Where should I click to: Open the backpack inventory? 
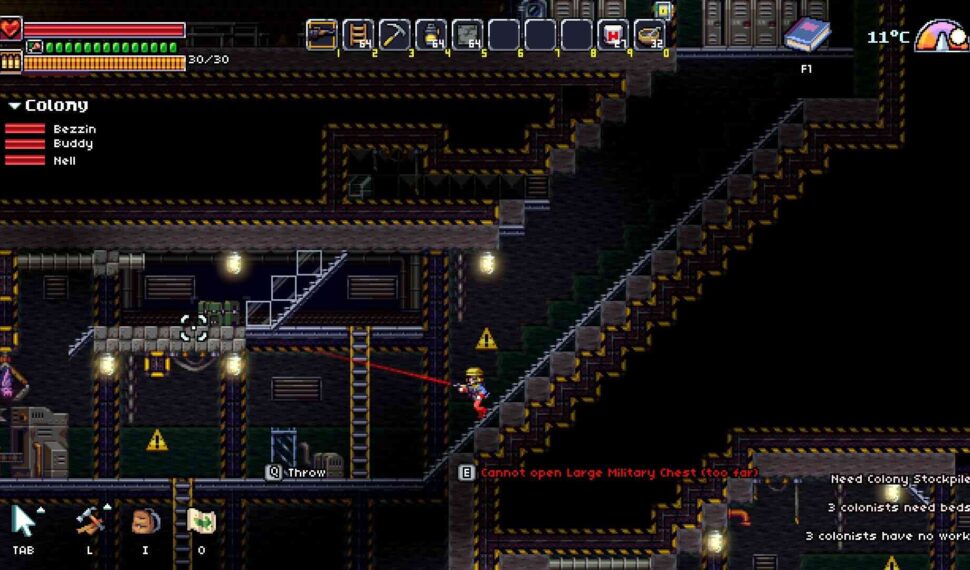[x=146, y=521]
